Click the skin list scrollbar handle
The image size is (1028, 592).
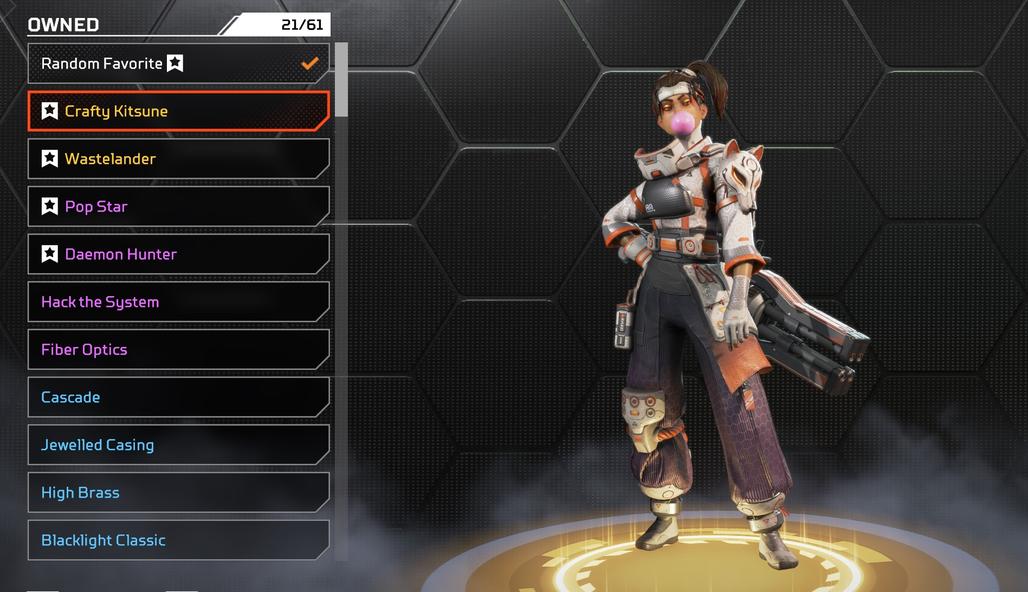(341, 80)
